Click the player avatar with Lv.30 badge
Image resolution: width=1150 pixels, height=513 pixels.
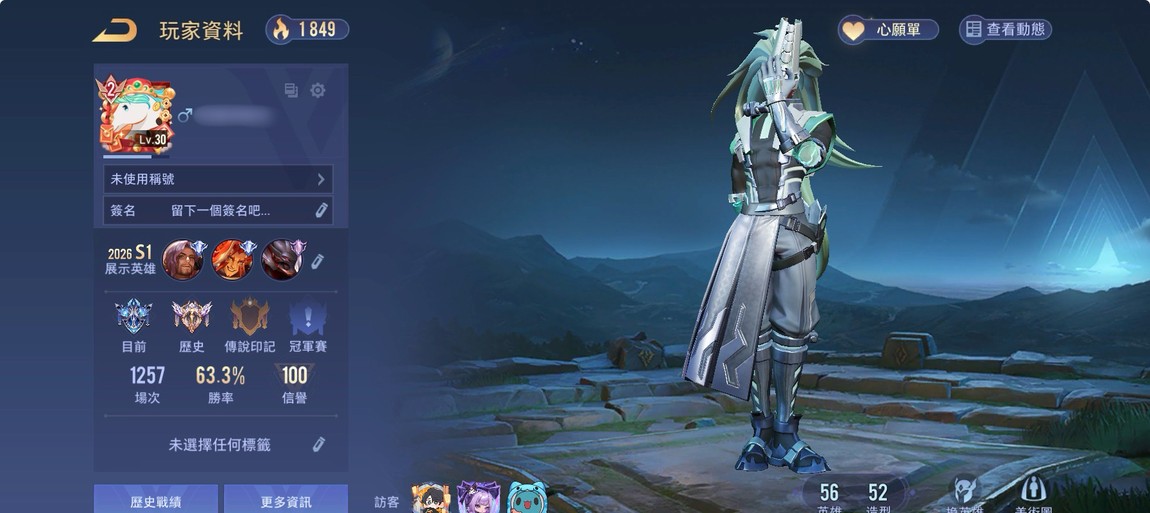134,116
